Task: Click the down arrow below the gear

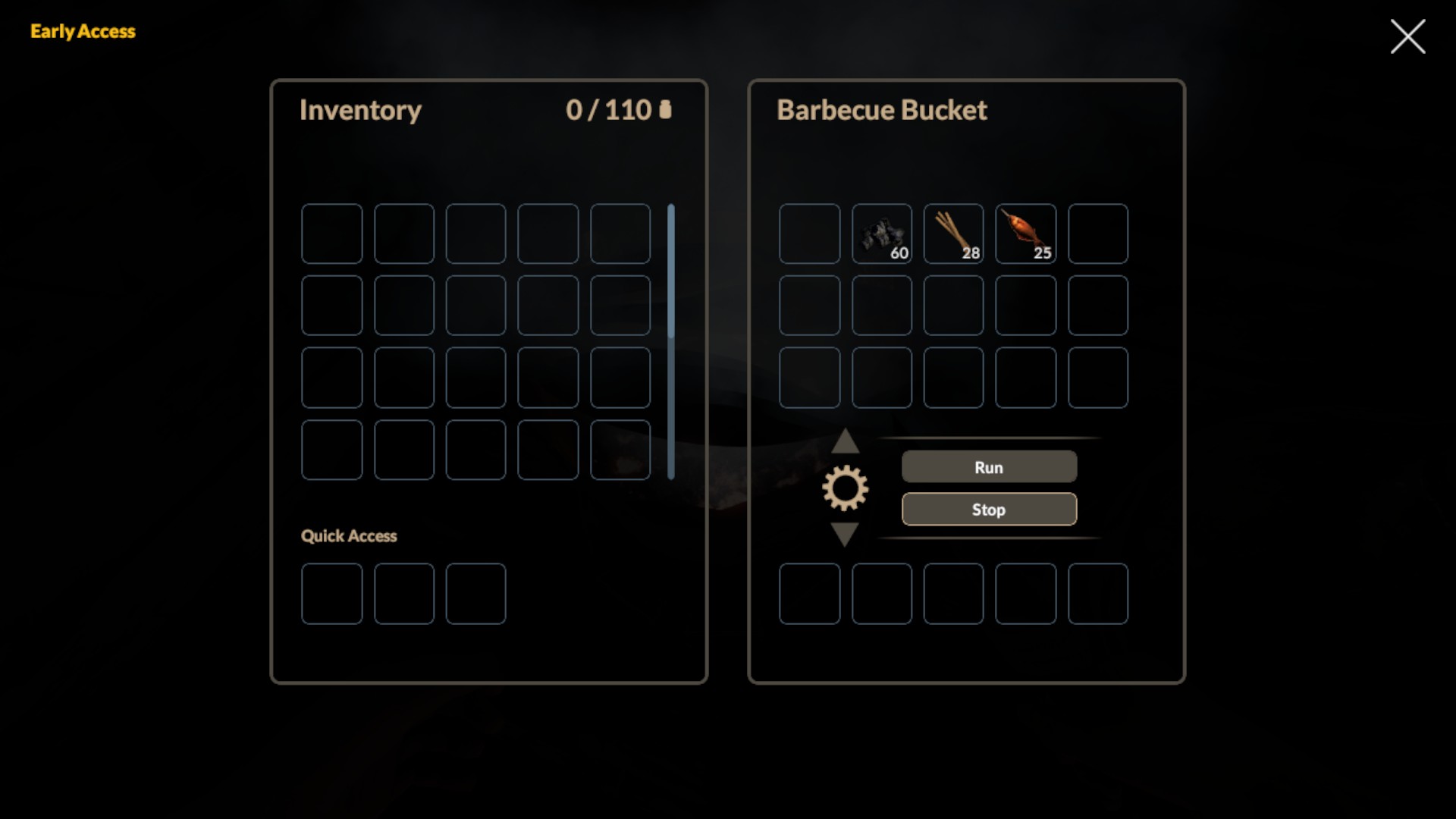Action: pos(845,533)
